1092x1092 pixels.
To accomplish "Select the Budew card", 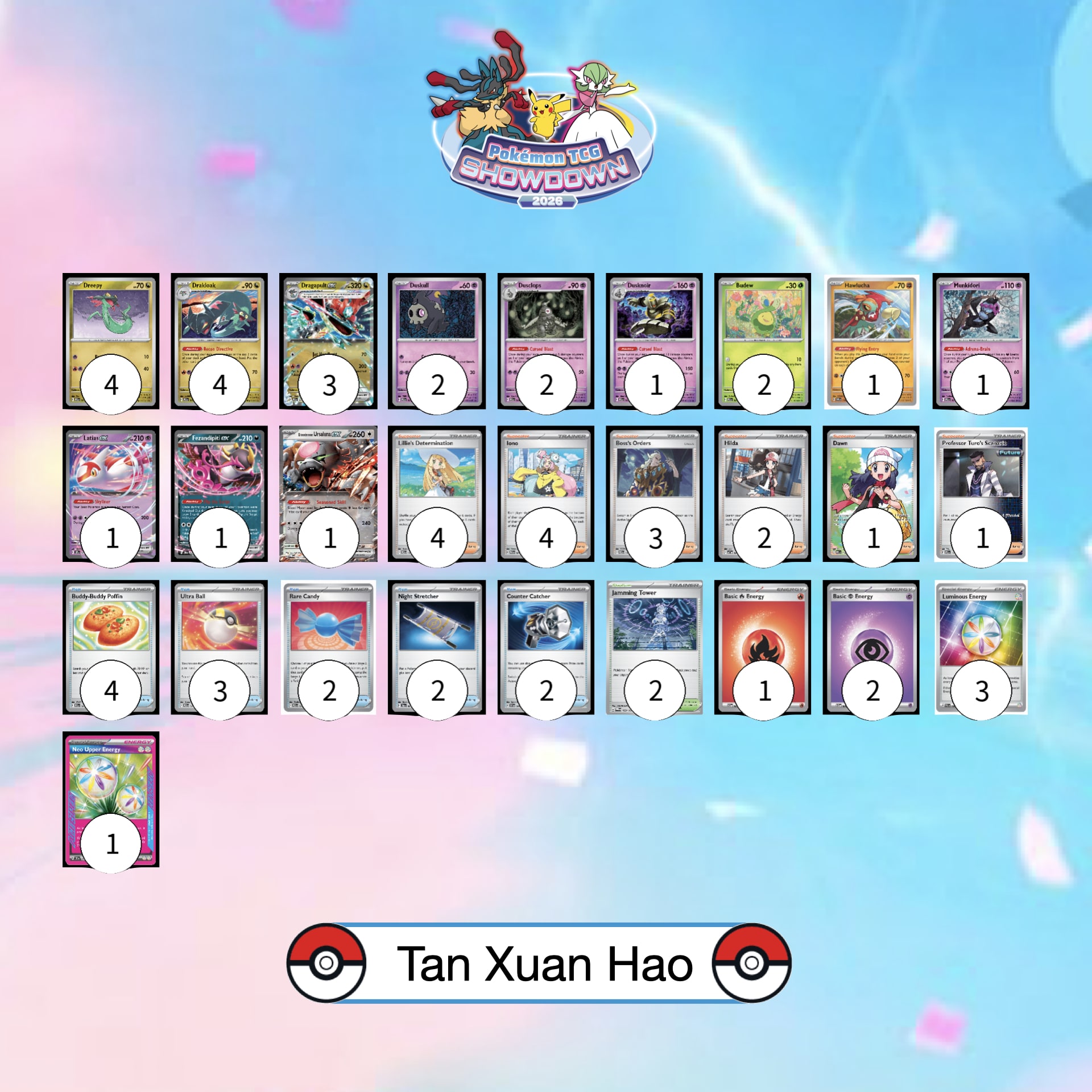I will 762,324.
